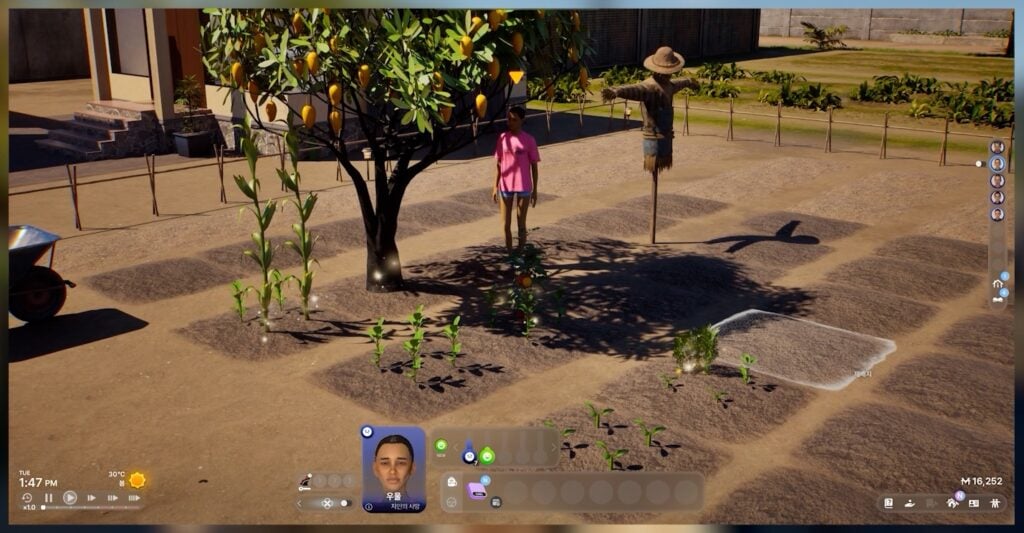The height and width of the screenshot is (533, 1024).
Task: Pause the game clock
Action: pyautogui.click(x=48, y=497)
